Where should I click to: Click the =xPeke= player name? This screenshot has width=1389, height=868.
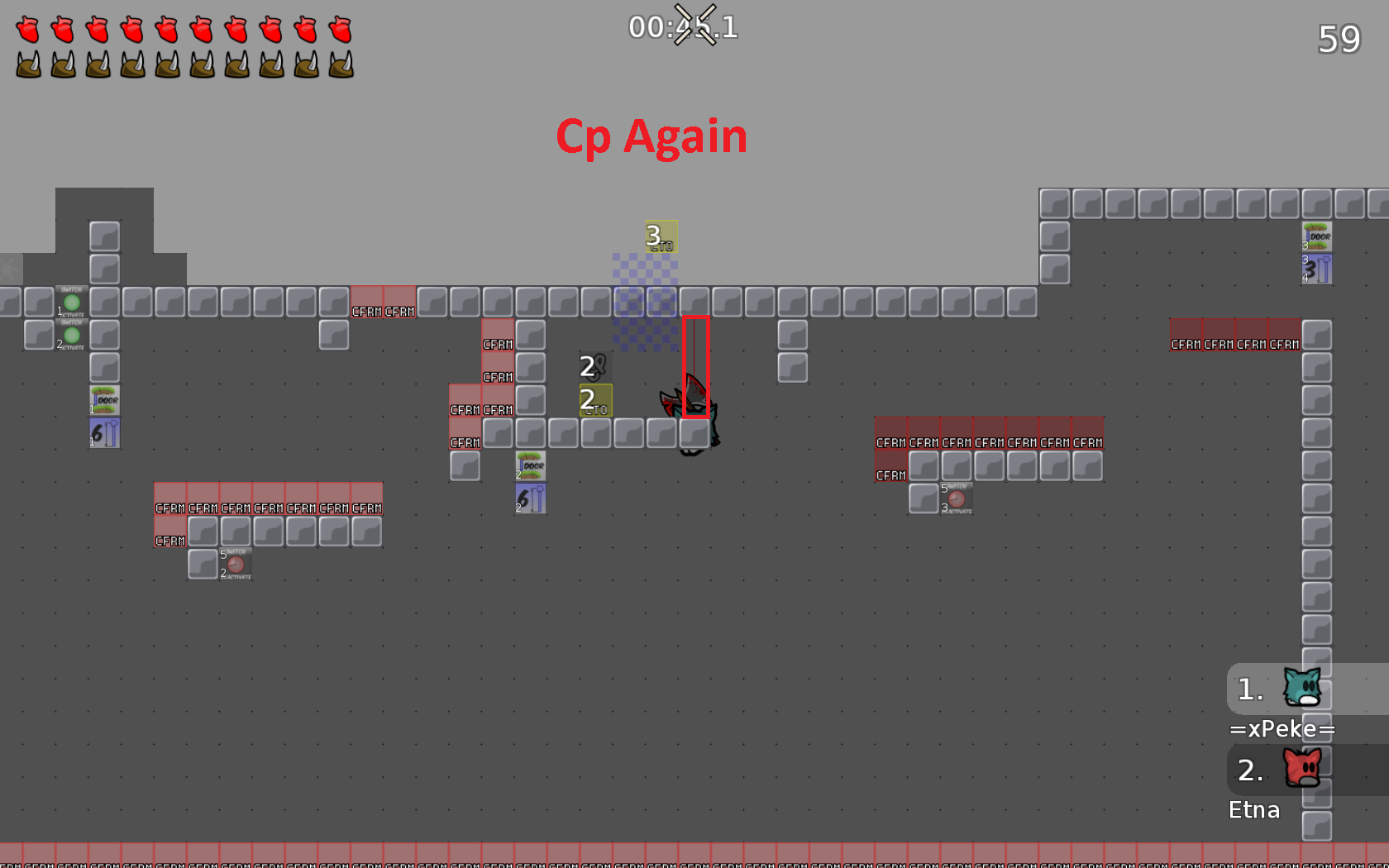click(x=1283, y=729)
